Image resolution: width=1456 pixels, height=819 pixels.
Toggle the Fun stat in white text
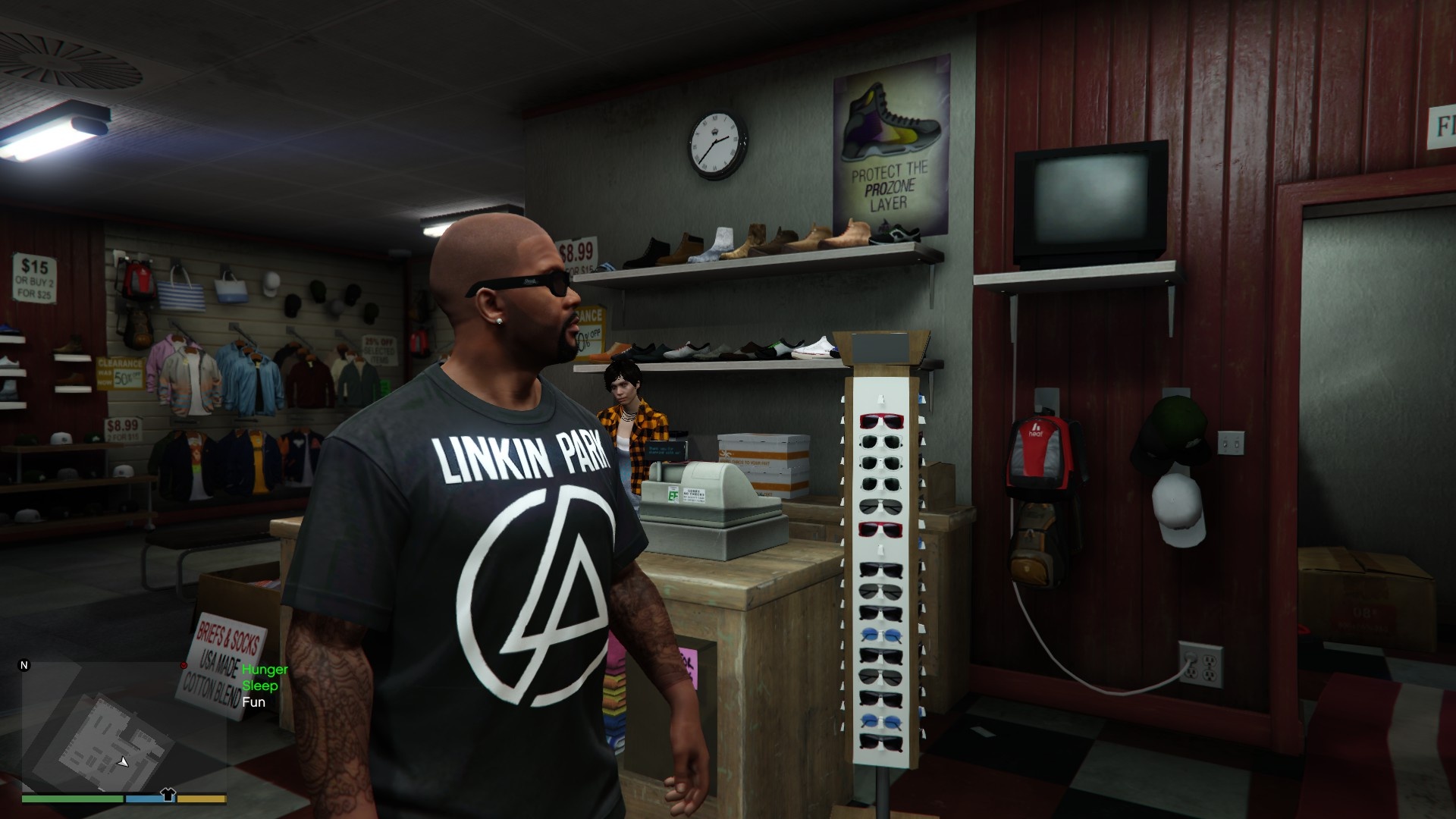[x=253, y=702]
